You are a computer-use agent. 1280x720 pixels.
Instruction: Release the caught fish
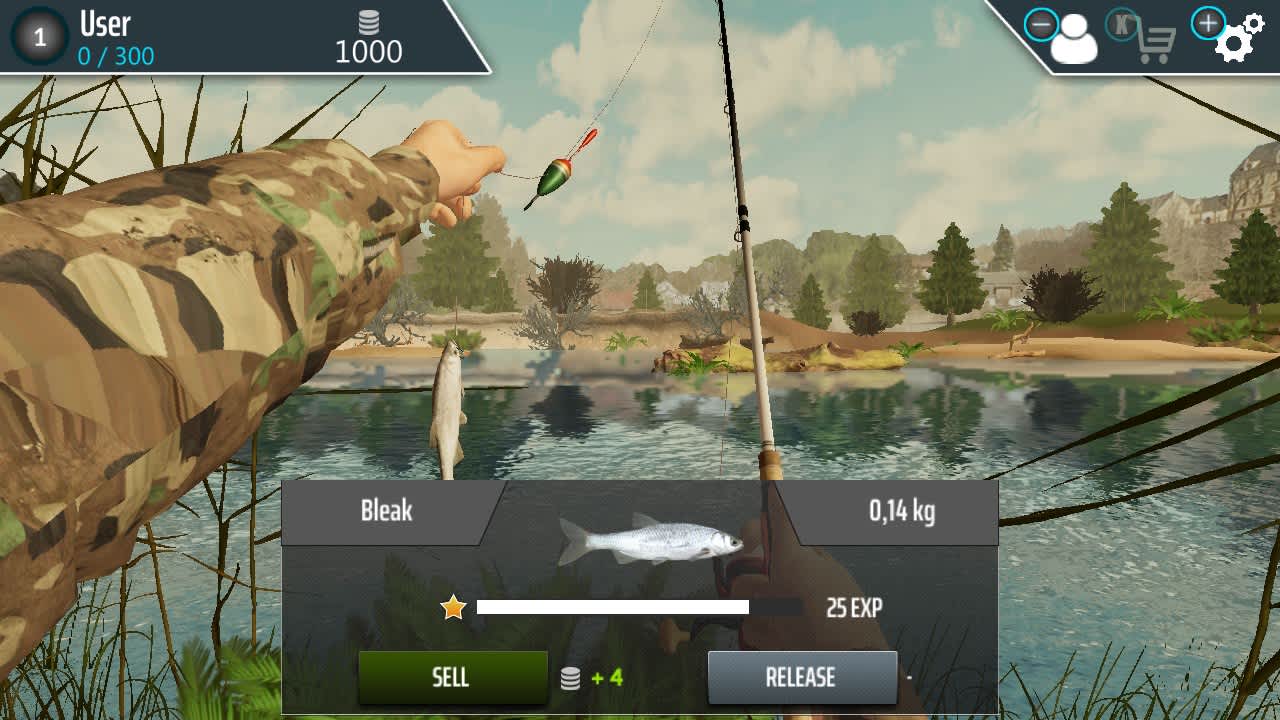click(x=801, y=677)
